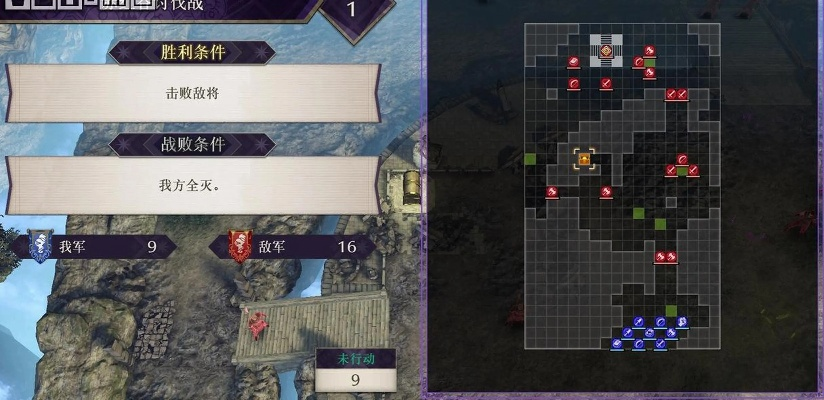Select the 我军 ally army entry
Screen dimensions: 824x400
pyautogui.click(x=97, y=246)
